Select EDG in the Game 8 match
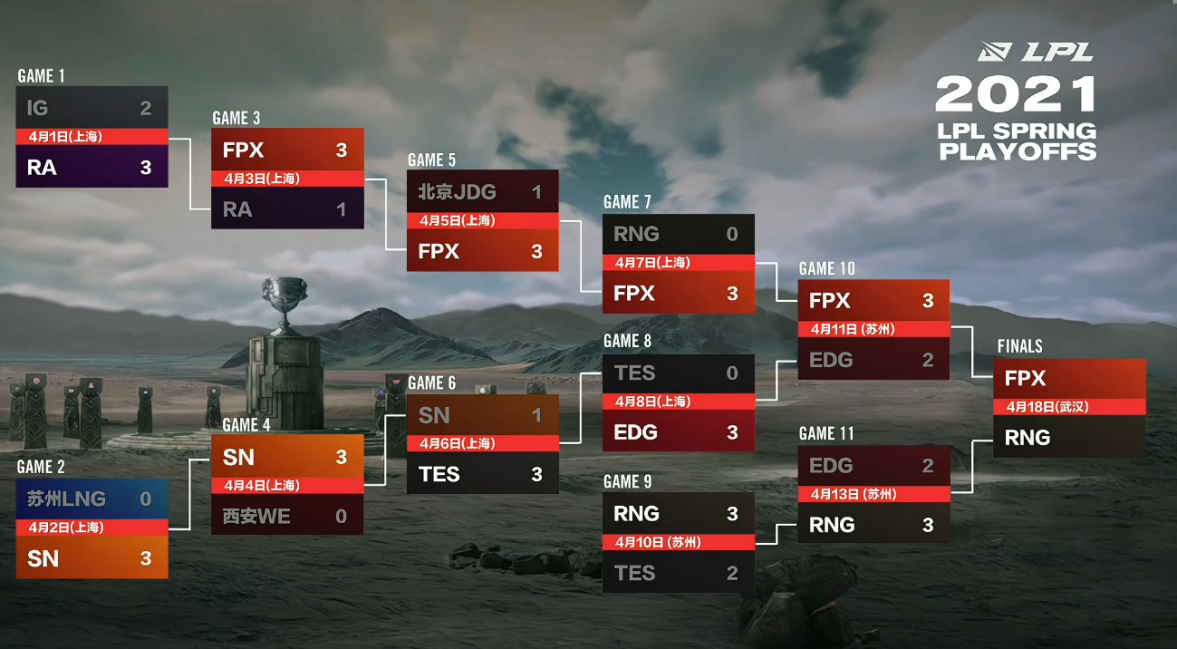The height and width of the screenshot is (649, 1177). (x=678, y=432)
